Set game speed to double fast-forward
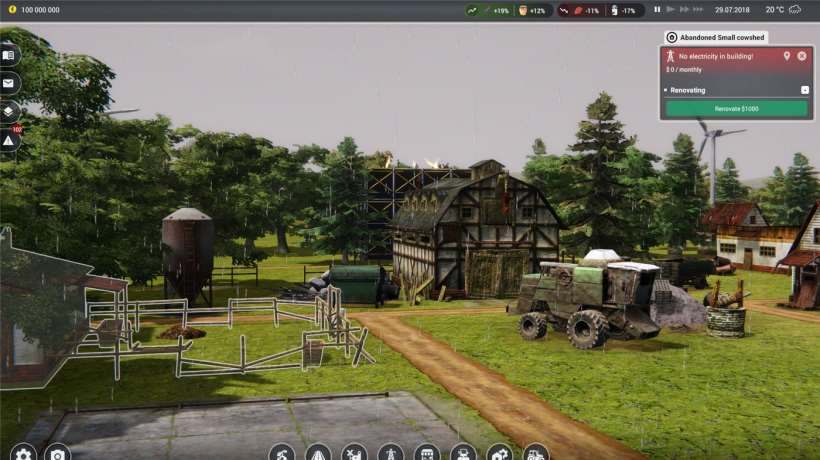 [x=685, y=10]
